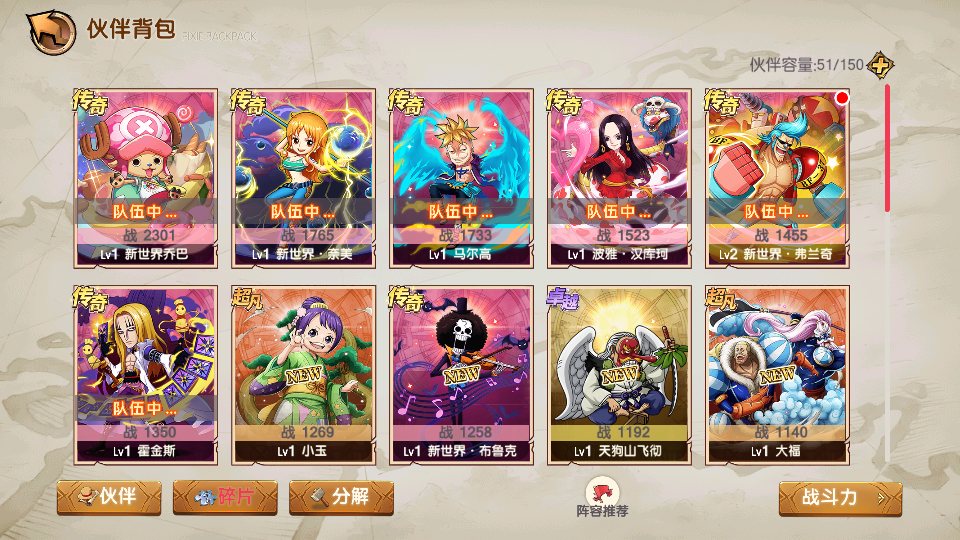Expand partner capacity with plus icon
The height and width of the screenshot is (540, 960).
(880, 65)
